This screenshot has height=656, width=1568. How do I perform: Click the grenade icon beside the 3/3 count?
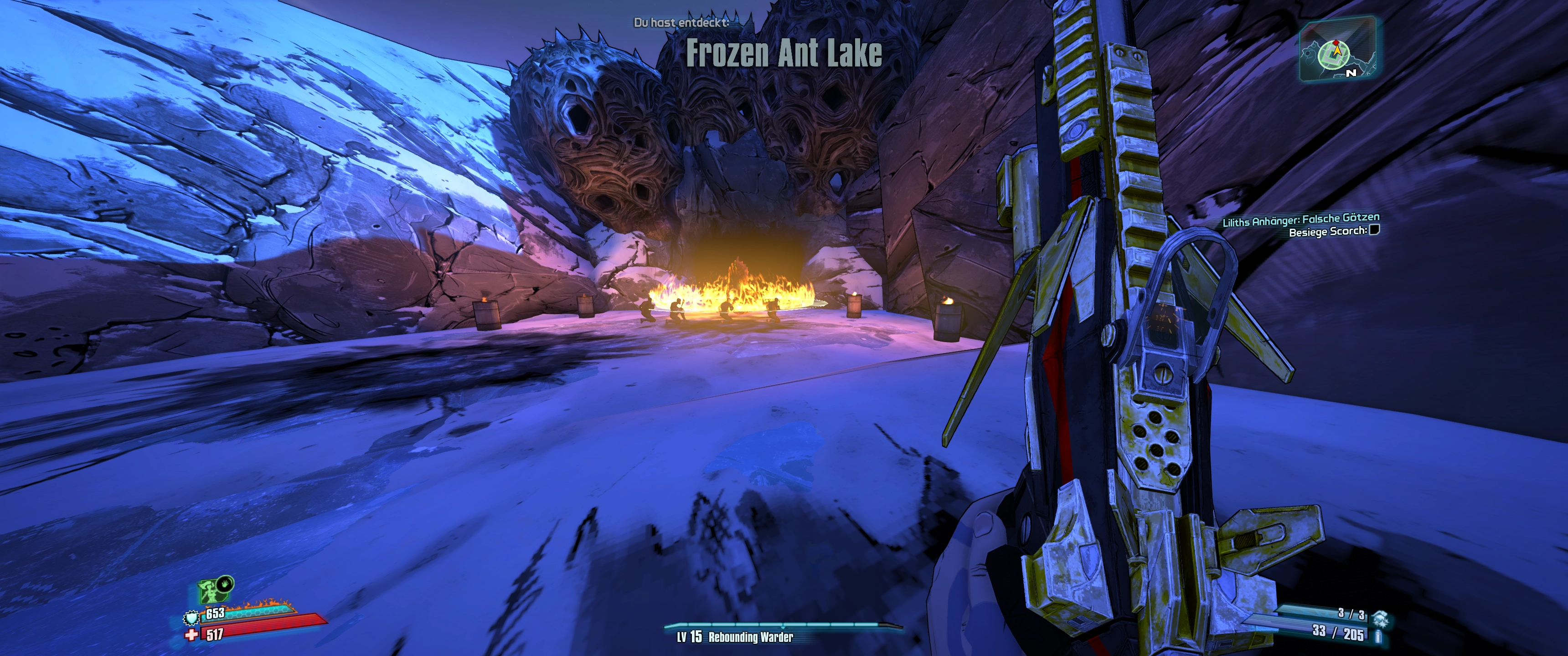click(1380, 617)
